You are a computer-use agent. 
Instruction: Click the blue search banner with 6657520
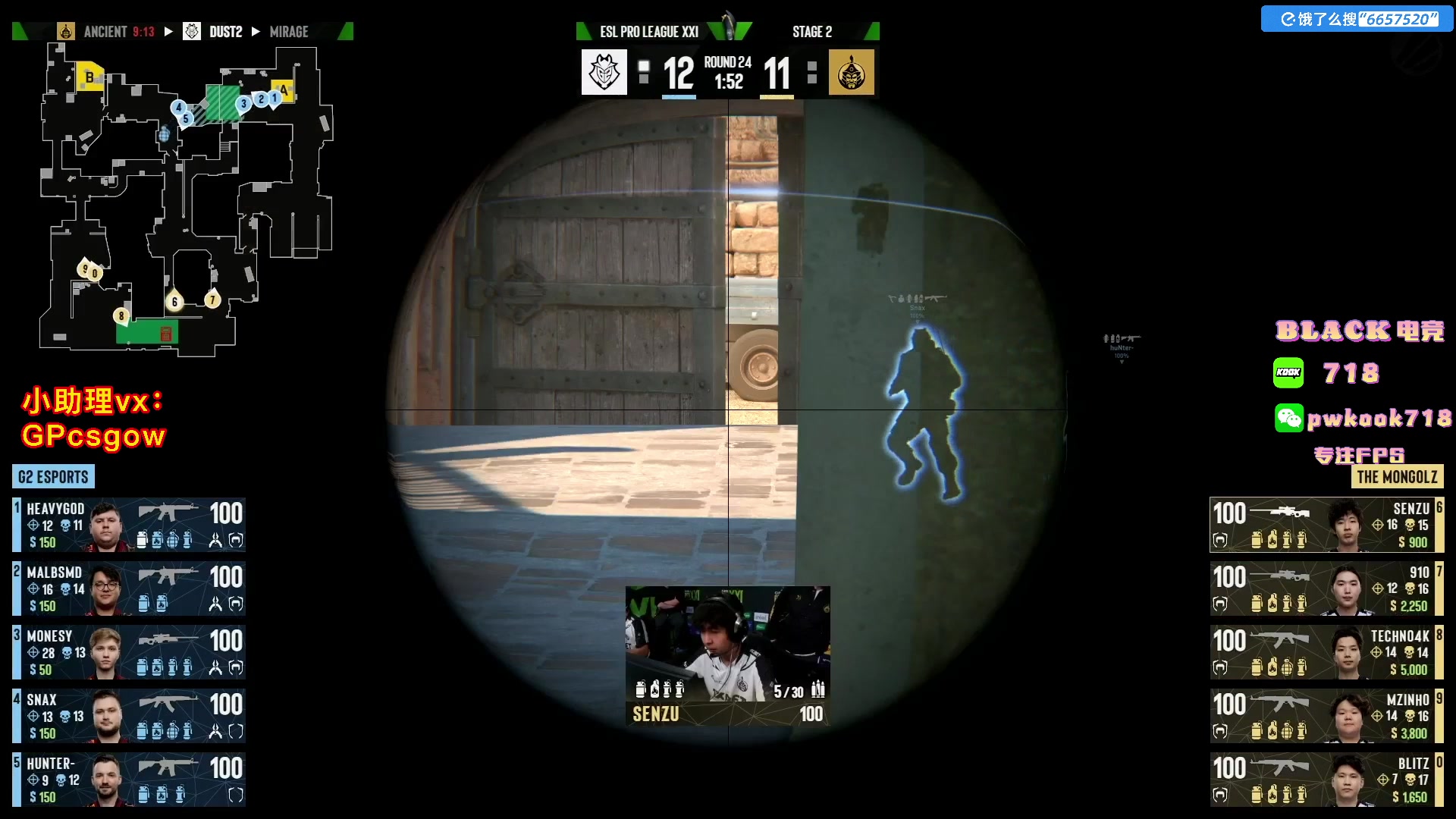point(1357,19)
